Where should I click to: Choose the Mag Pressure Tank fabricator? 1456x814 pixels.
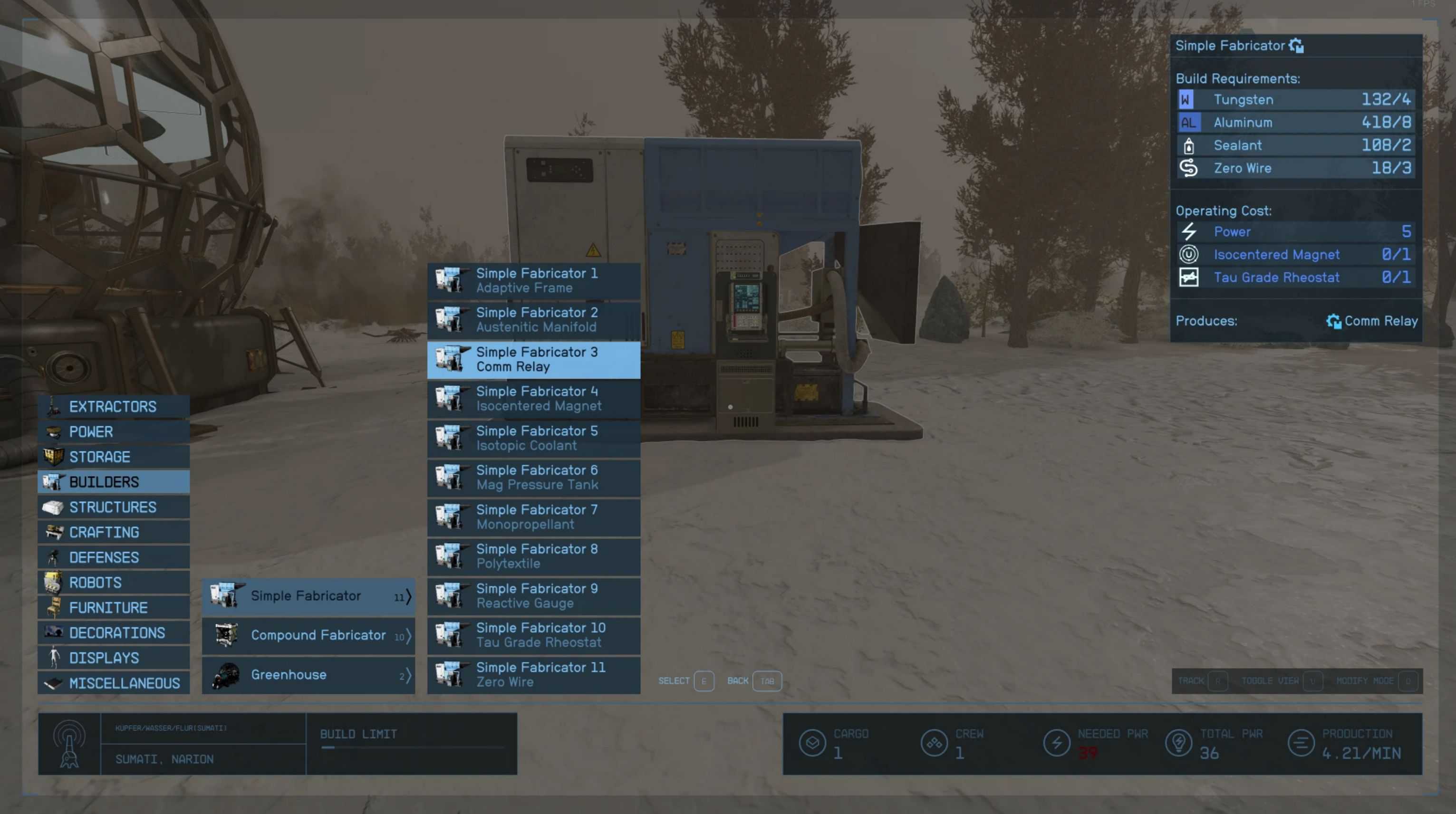click(533, 478)
